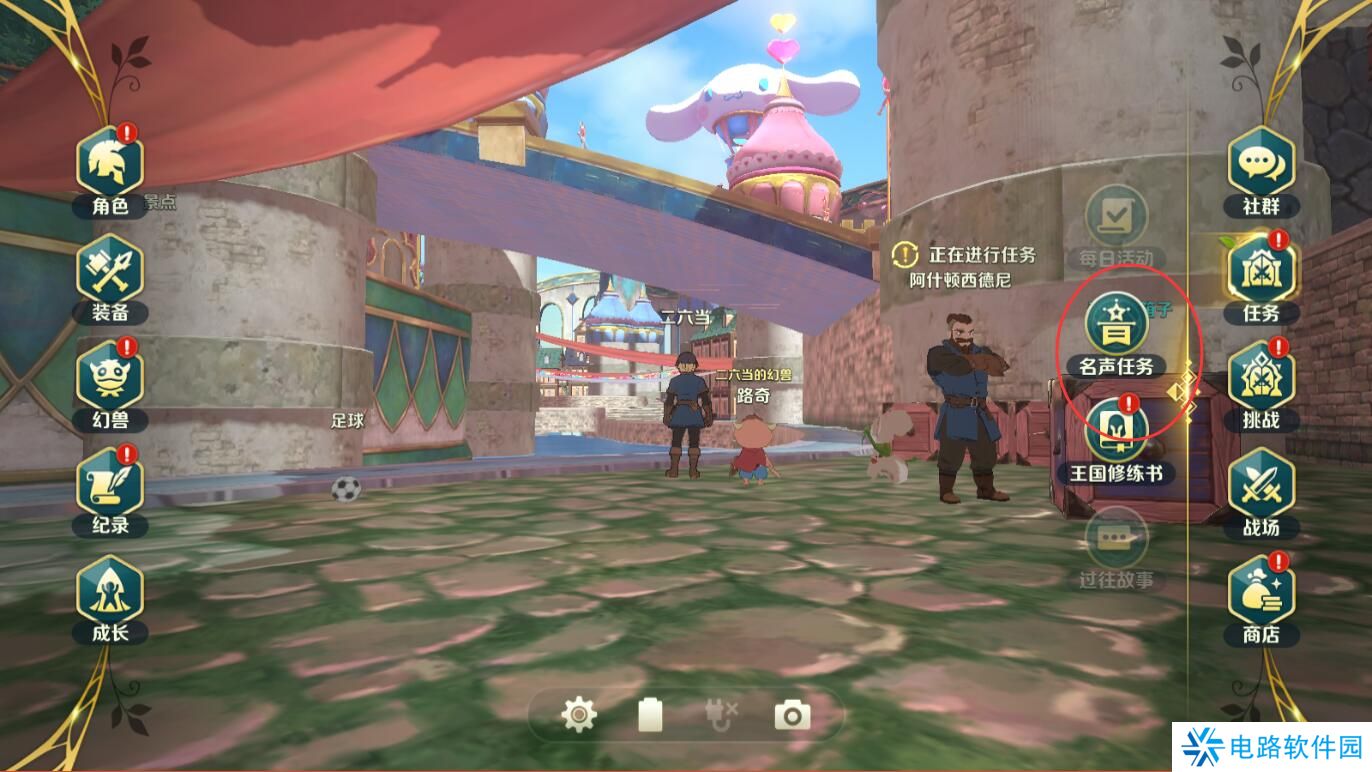Open the 角色 character menu
This screenshot has height=772, width=1372.
click(x=110, y=165)
